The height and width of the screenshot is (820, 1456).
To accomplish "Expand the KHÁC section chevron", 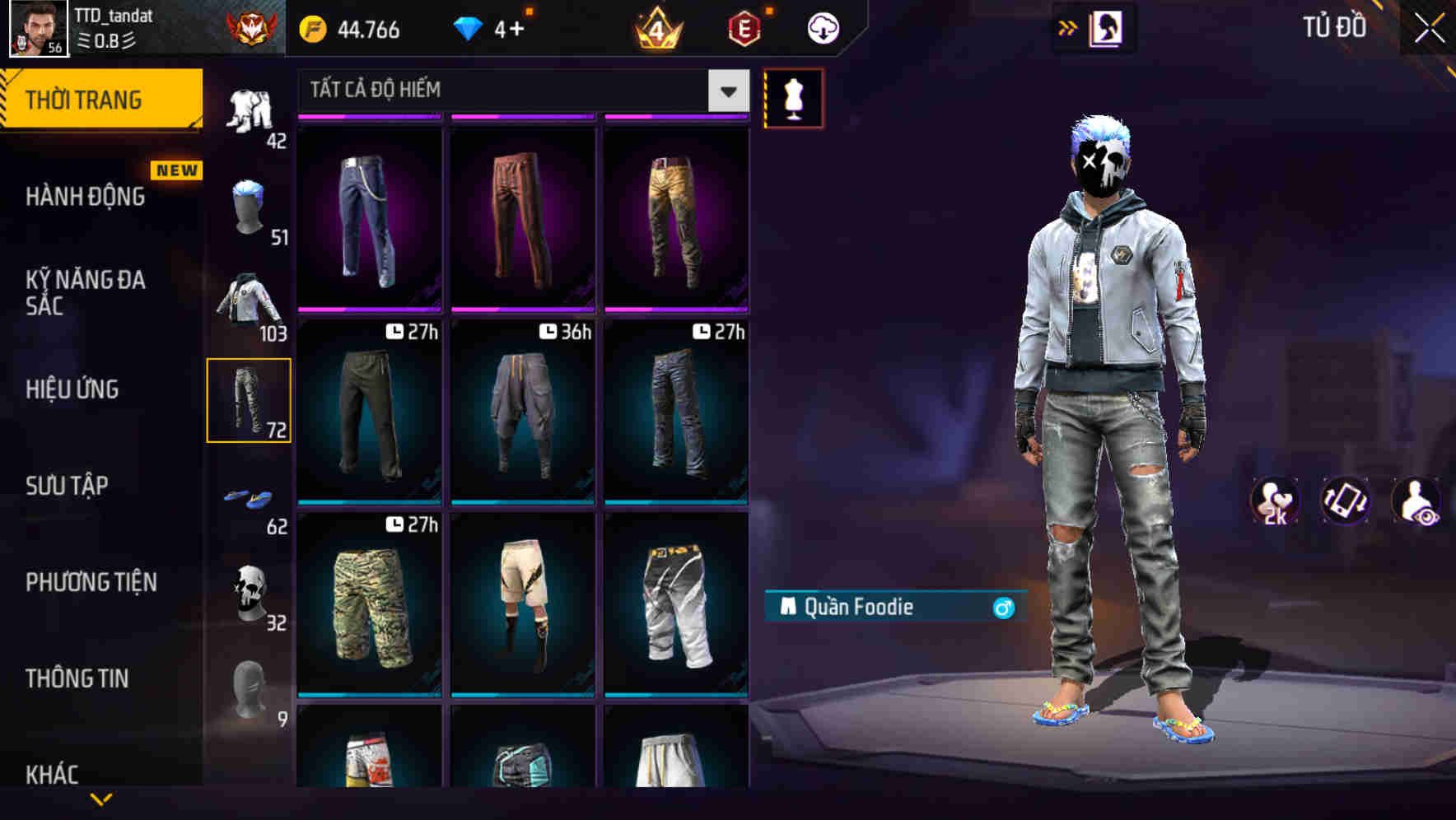I will 100,797.
